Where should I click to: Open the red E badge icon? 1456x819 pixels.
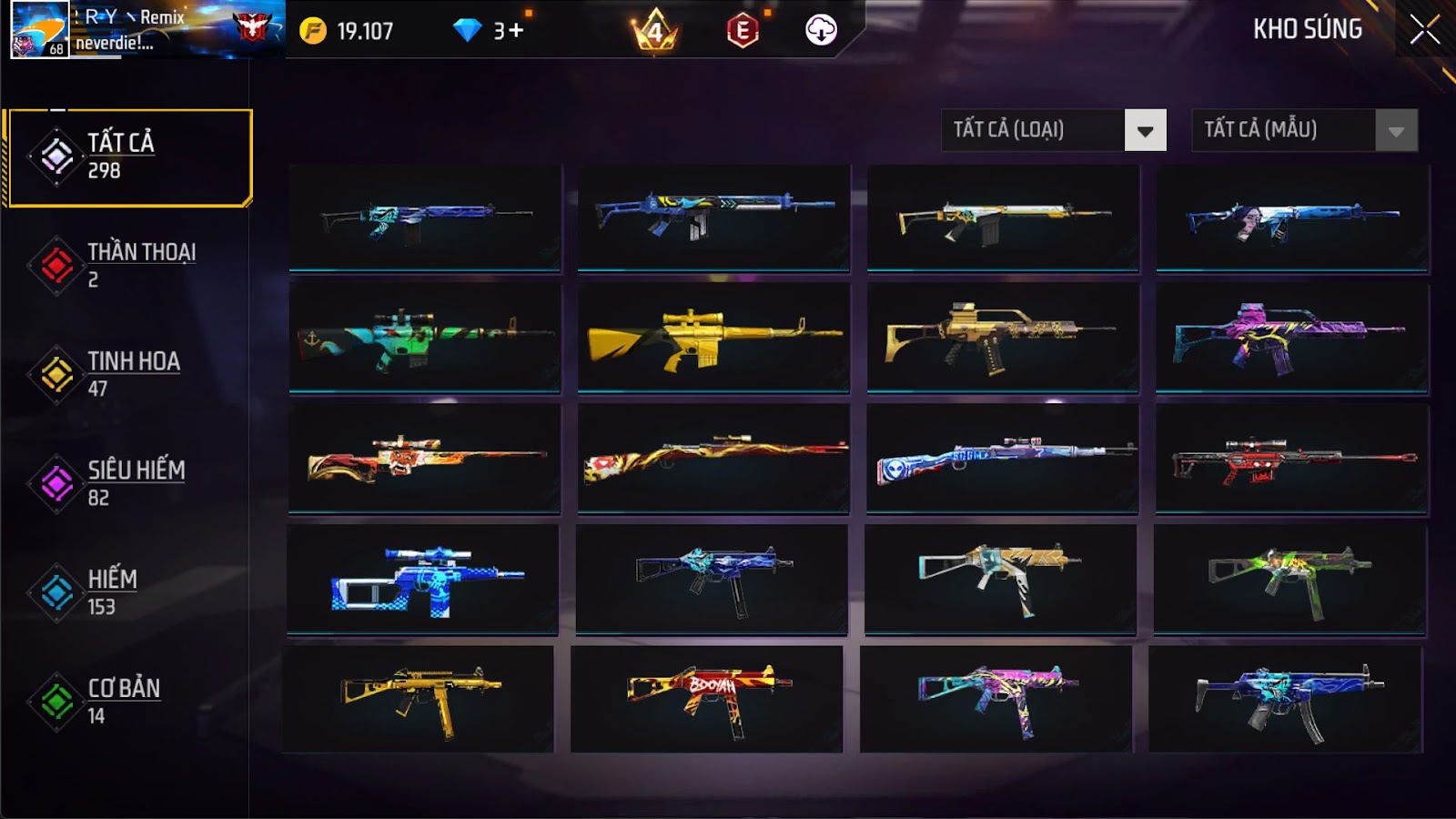[x=743, y=31]
